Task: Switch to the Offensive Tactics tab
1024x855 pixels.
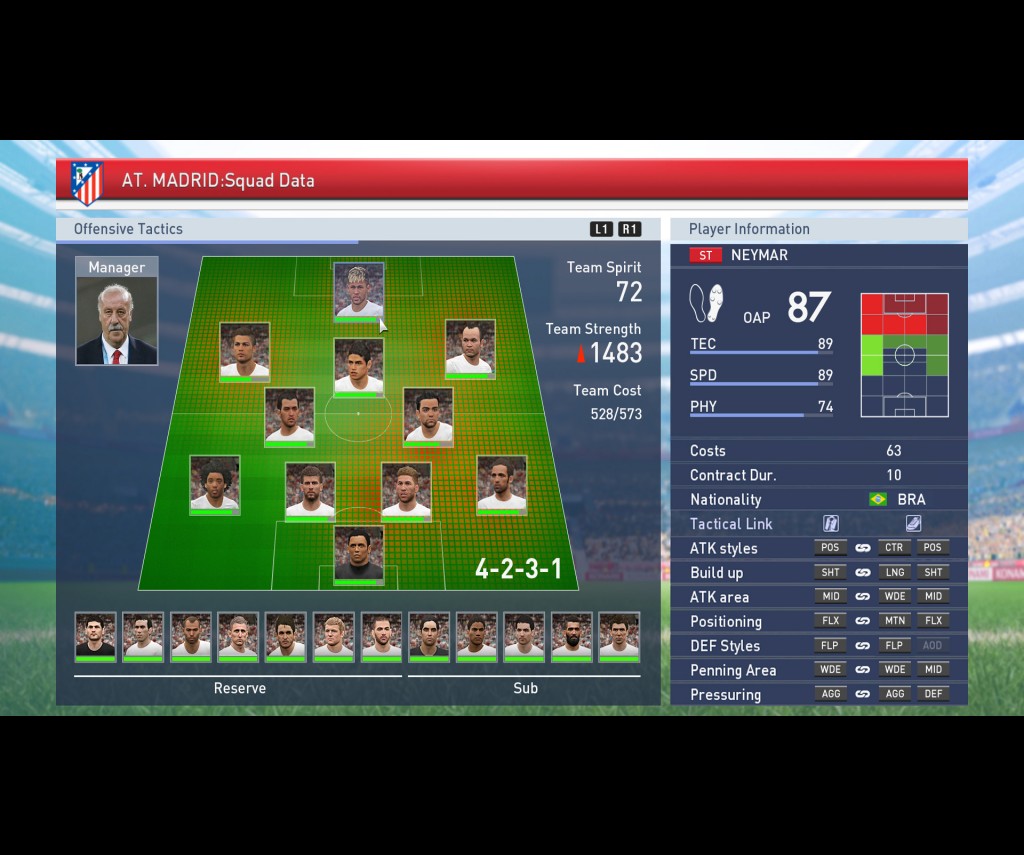Action: tap(128, 229)
